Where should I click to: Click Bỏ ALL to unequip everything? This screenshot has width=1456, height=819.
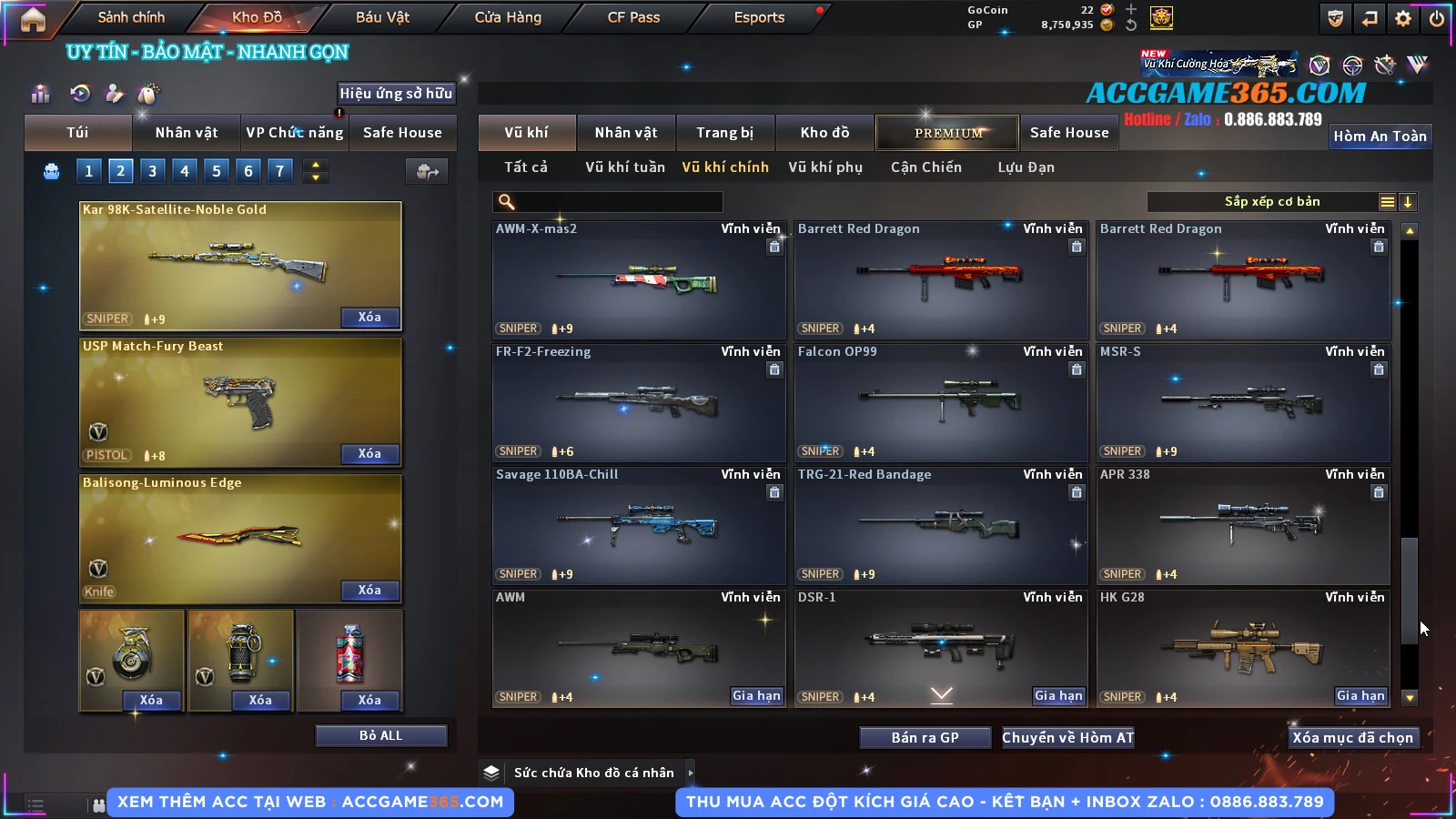(380, 735)
